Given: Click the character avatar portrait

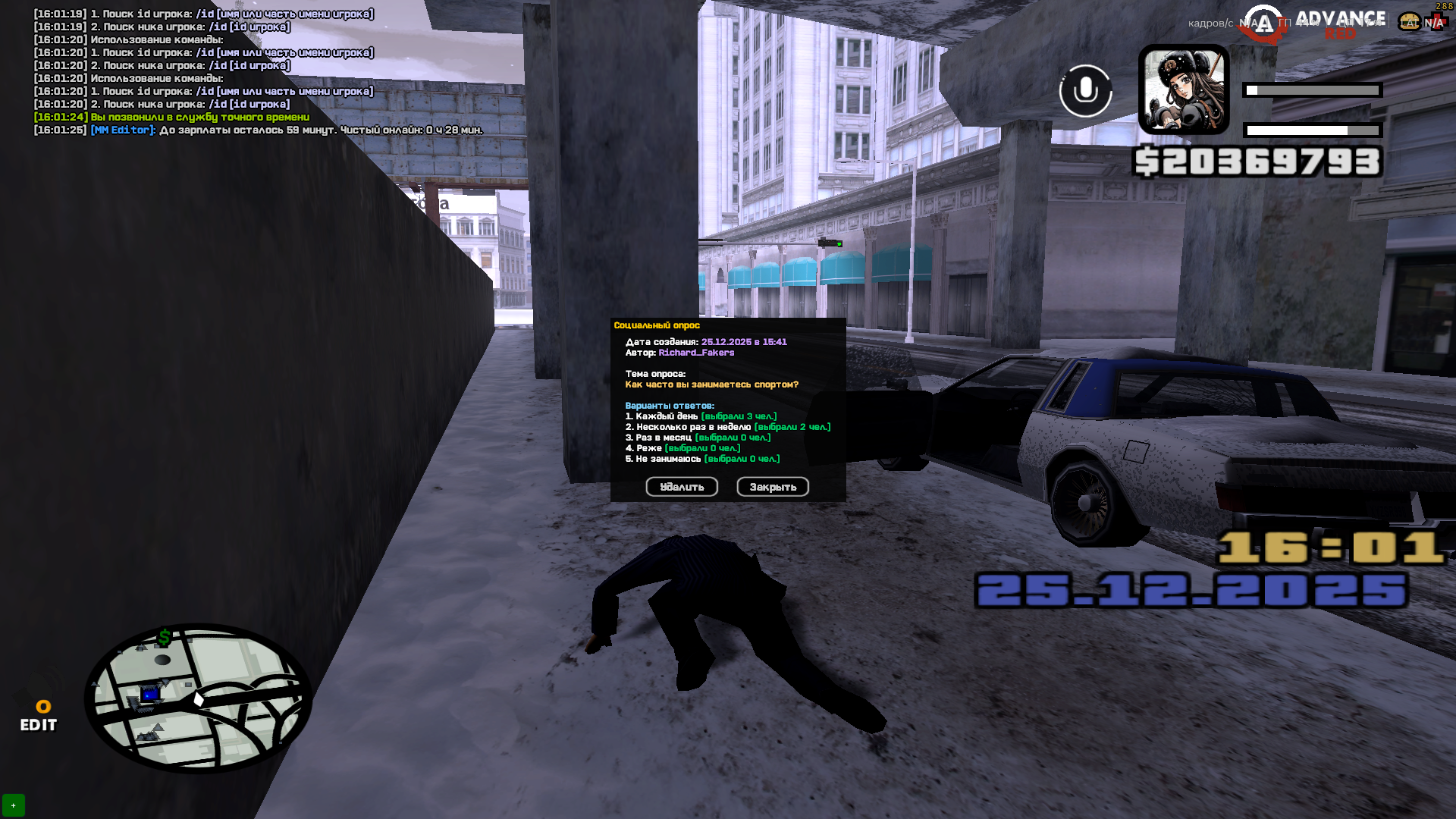Looking at the screenshot, I should point(1184,89).
